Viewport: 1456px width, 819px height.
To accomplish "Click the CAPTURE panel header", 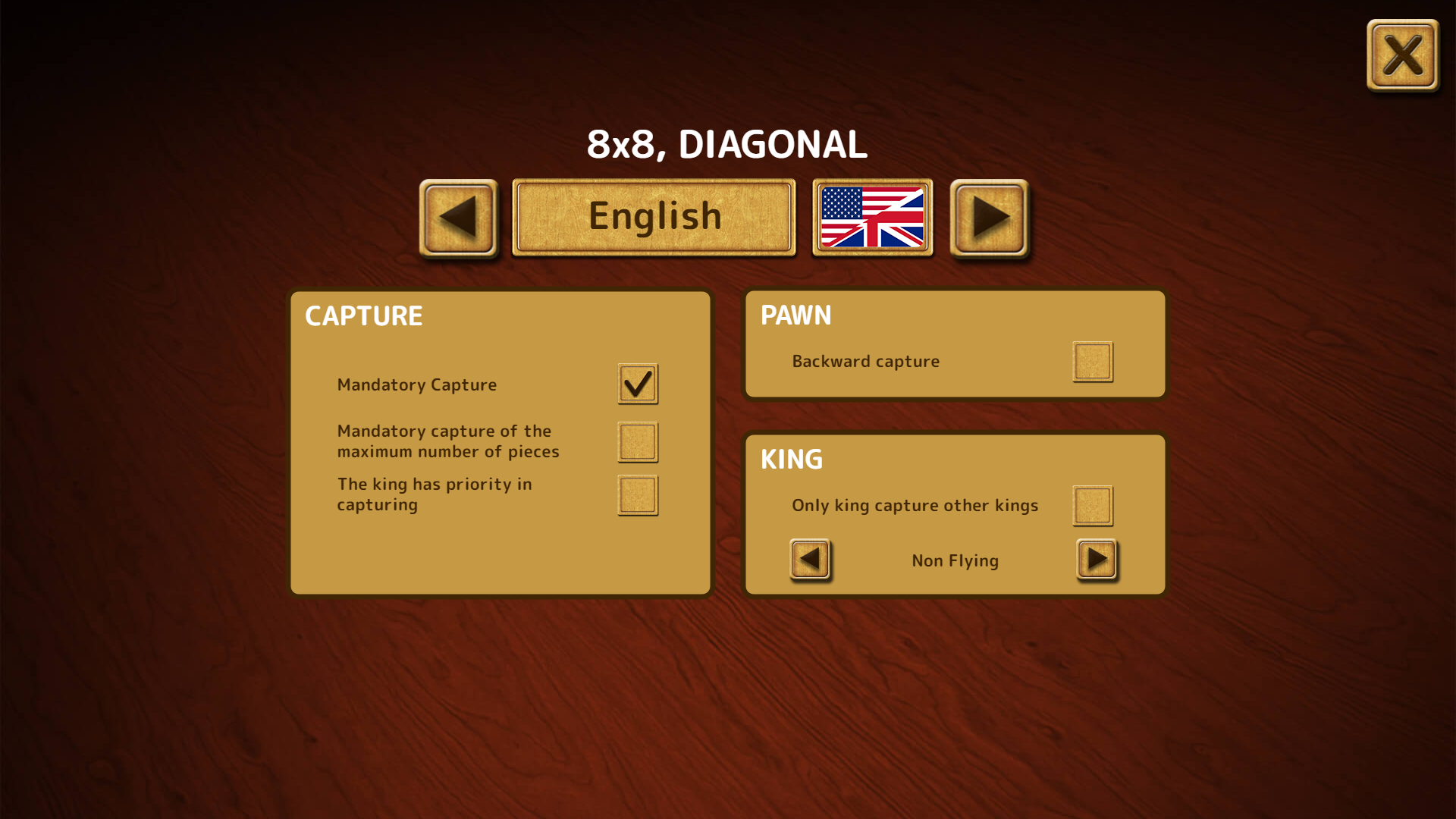I will 363,315.
